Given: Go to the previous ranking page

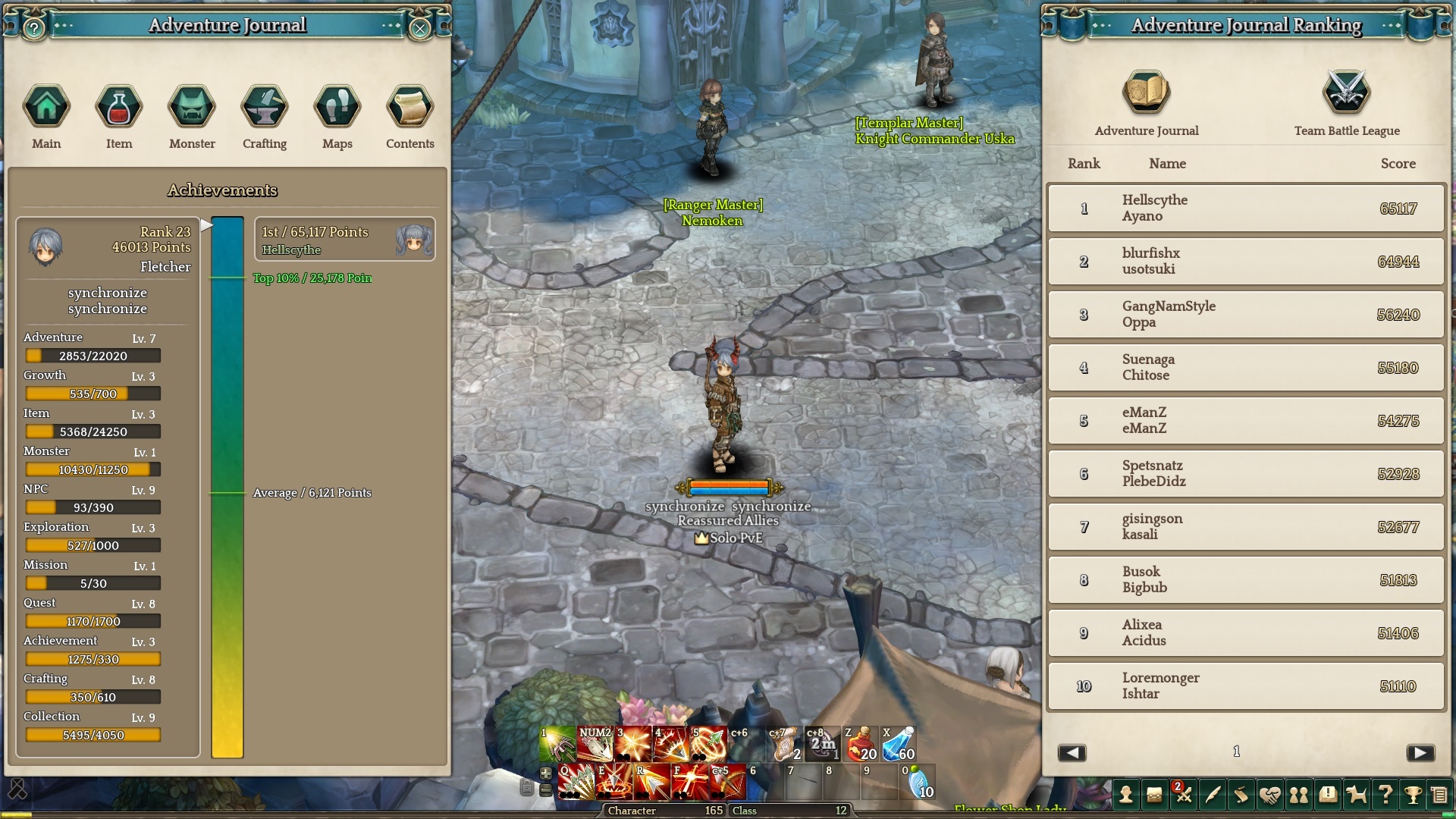Looking at the screenshot, I should tap(1072, 752).
